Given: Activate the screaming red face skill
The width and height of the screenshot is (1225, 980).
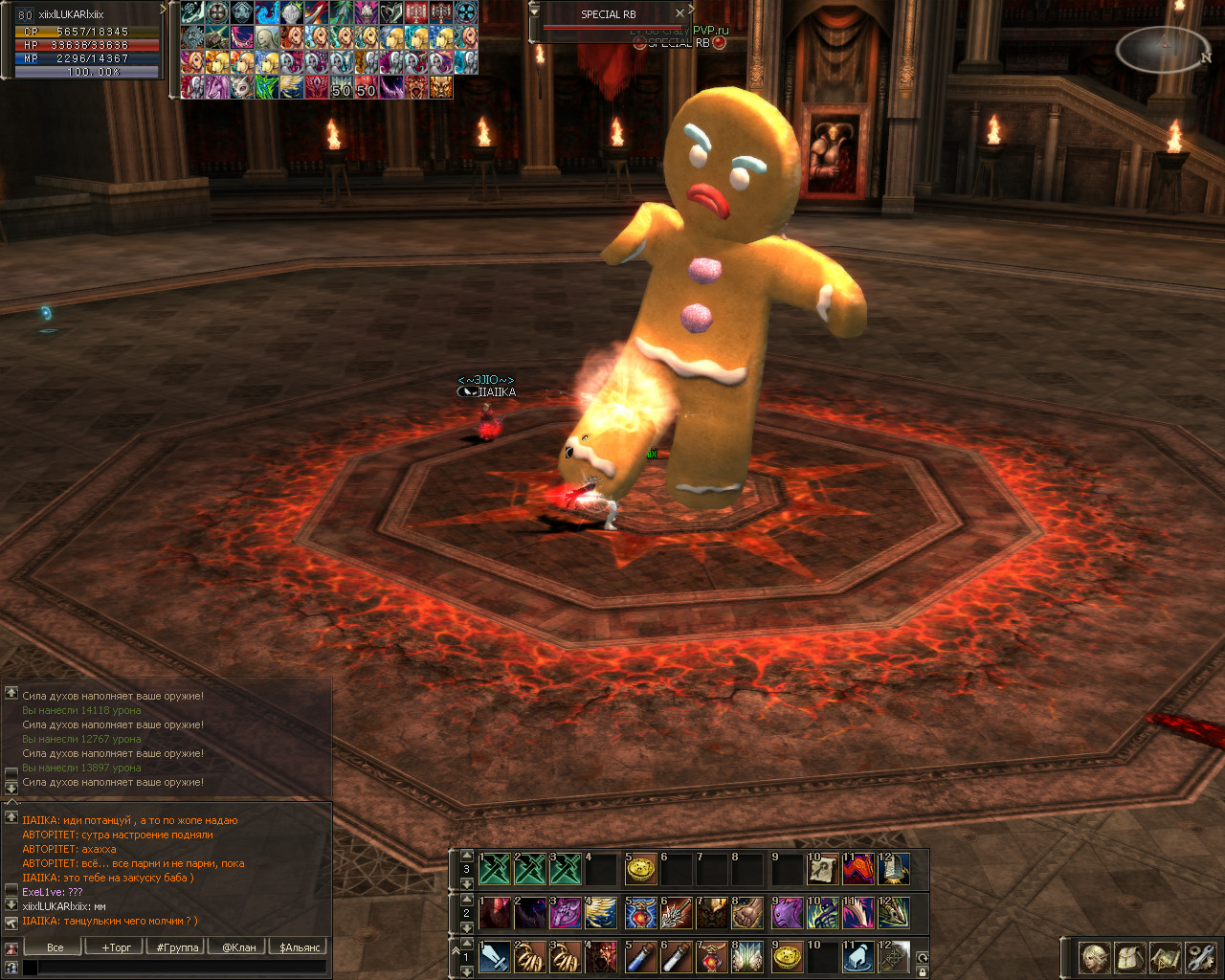Looking at the screenshot, I should [602, 957].
